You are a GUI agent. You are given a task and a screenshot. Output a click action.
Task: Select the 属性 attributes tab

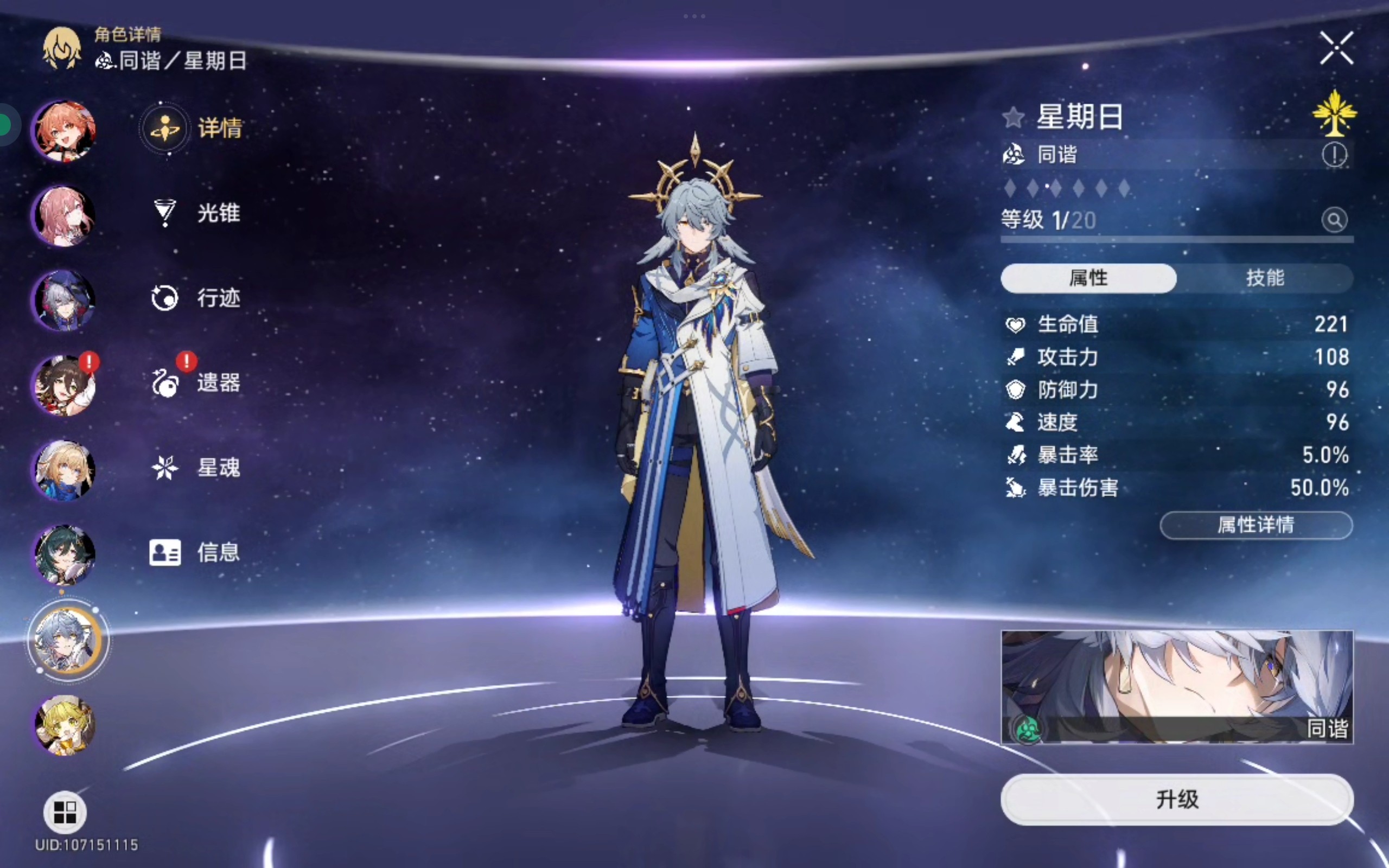coord(1088,278)
